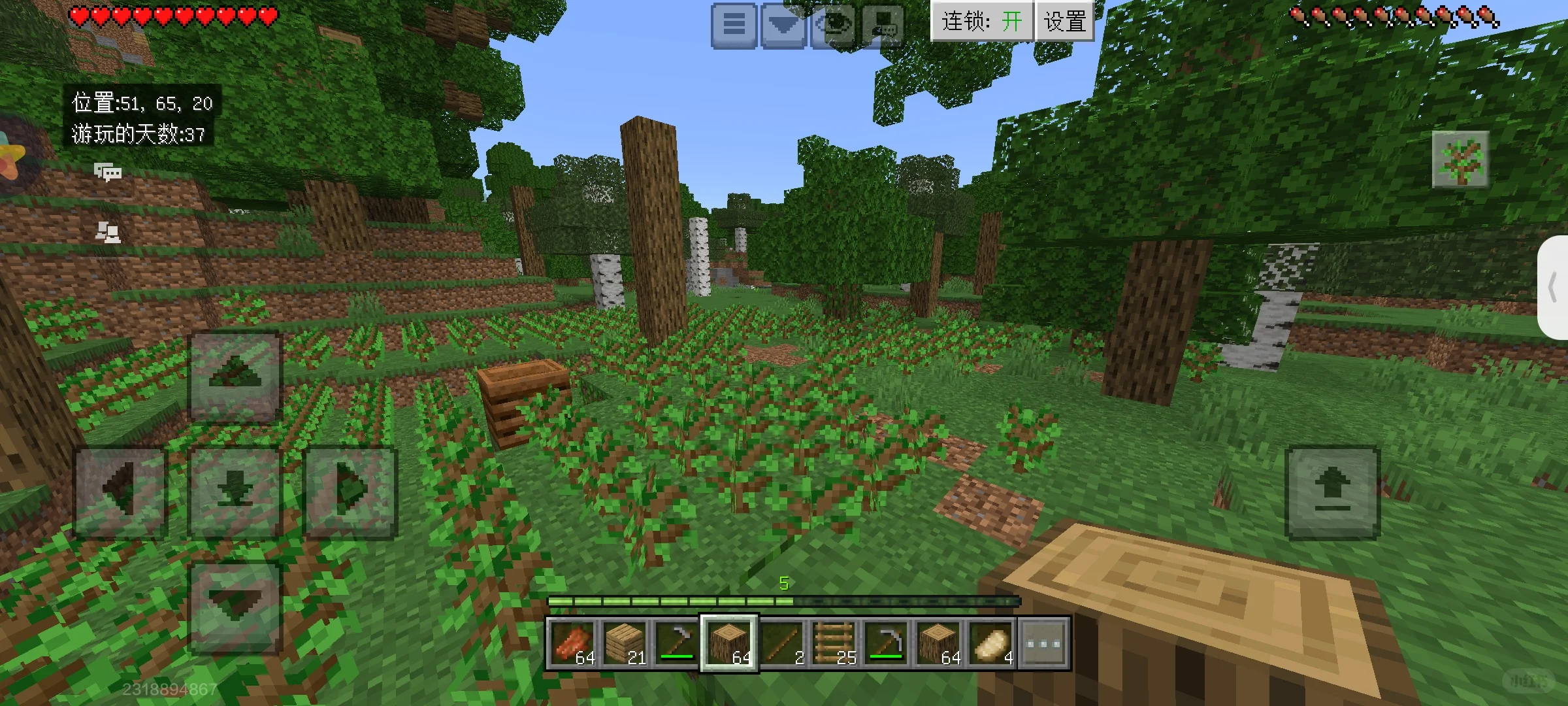Strafe left with the left arrow pad

[121, 492]
